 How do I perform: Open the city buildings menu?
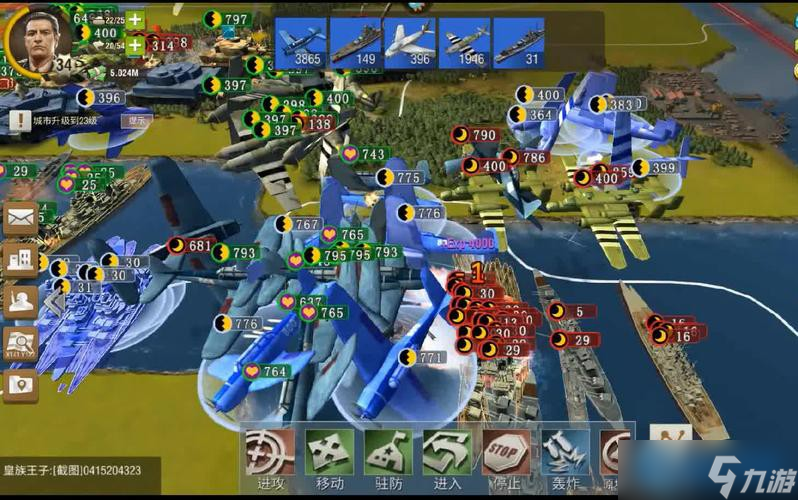20,258
